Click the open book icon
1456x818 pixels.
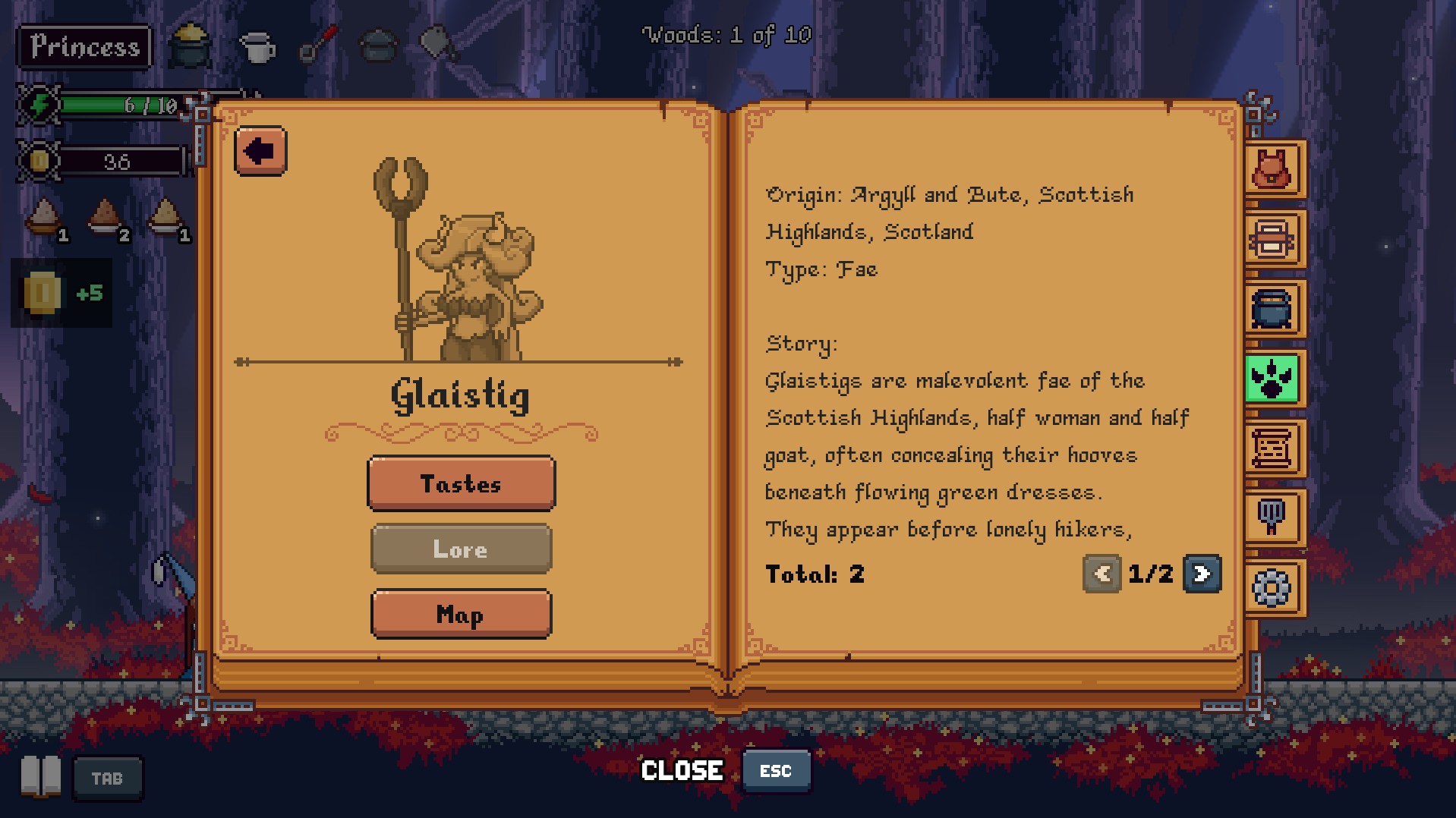tap(41, 777)
